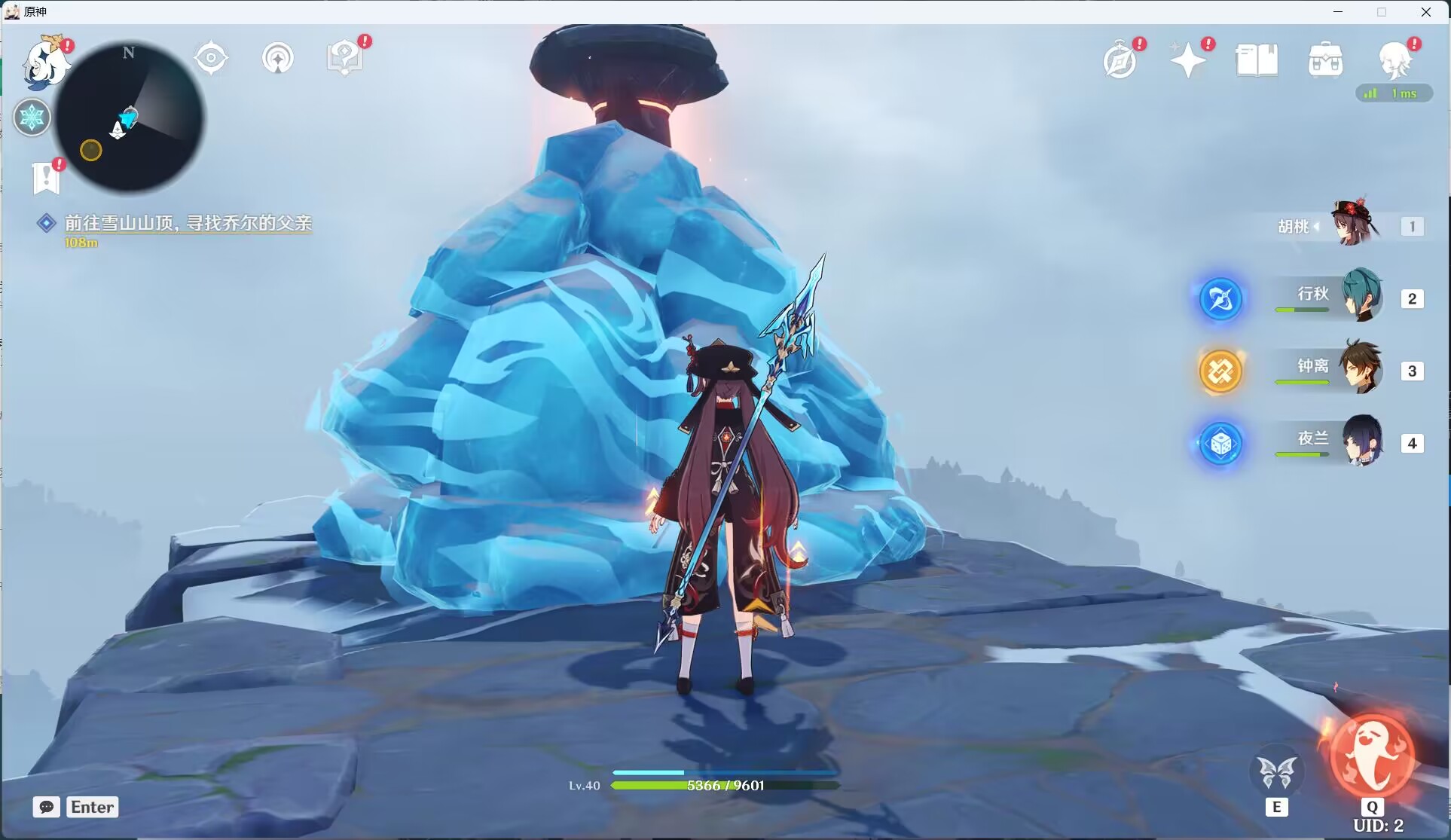Open the events compass icon
The height and width of the screenshot is (840, 1451).
click(1120, 61)
